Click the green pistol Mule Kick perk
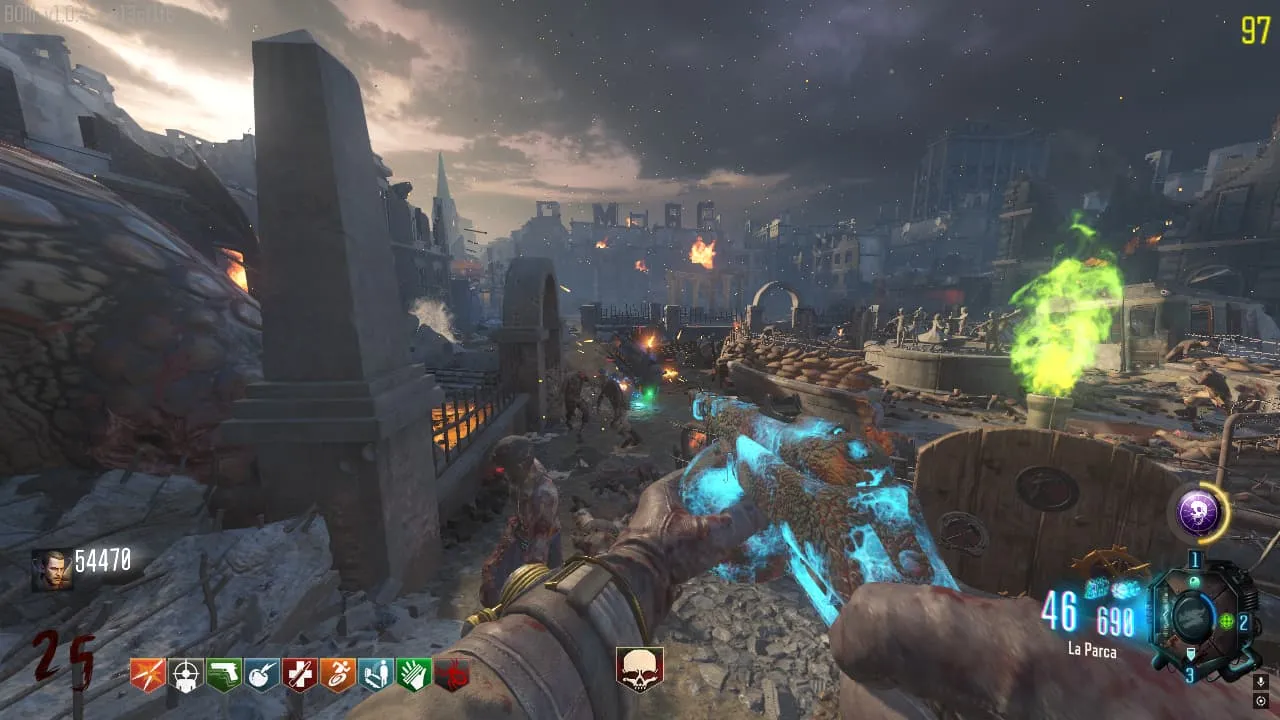This screenshot has width=1280, height=720. (x=224, y=675)
